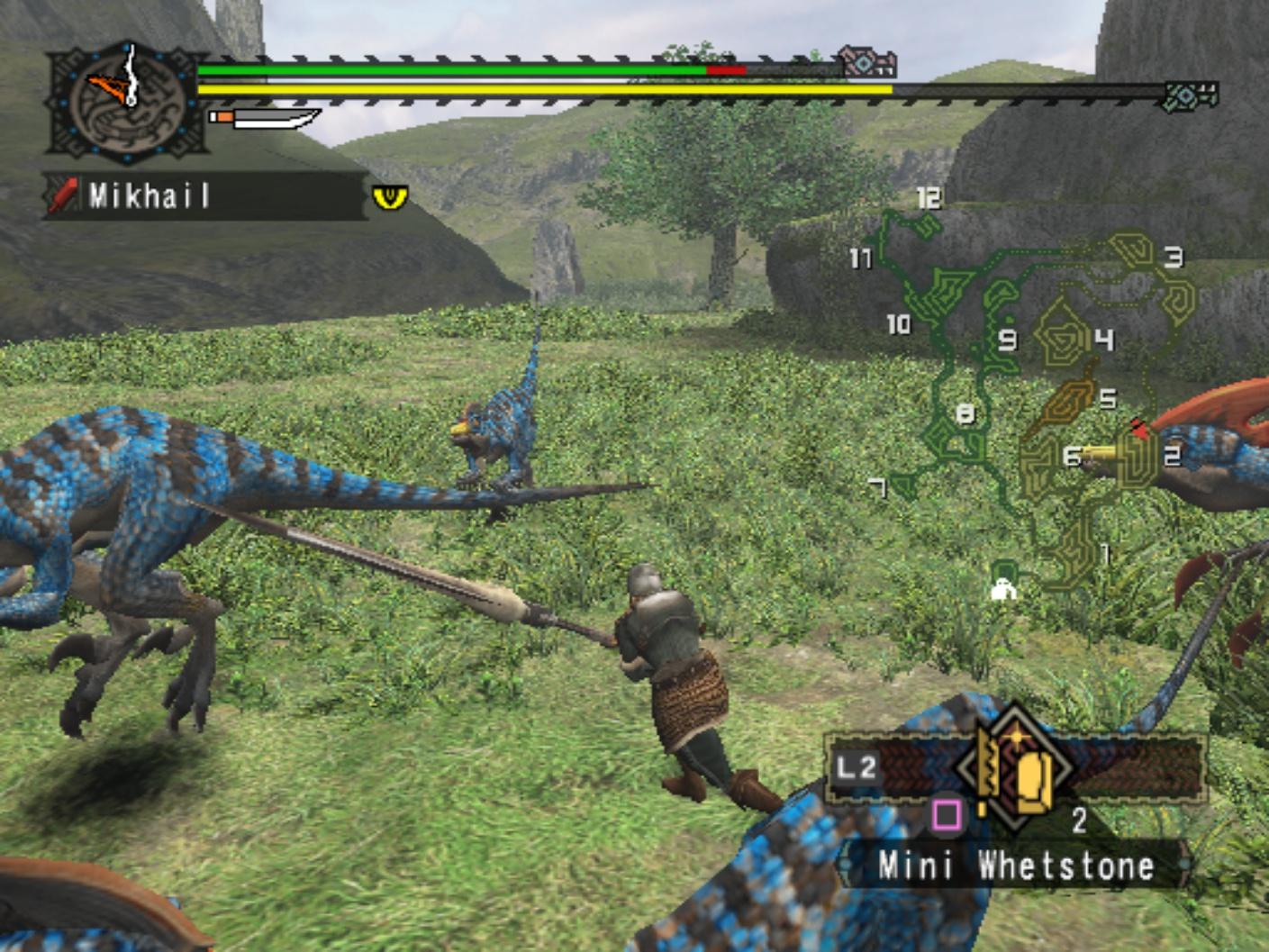Click the knife-shaped weapon sharpness icon
This screenshot has height=952, width=1269.
[x=266, y=118]
